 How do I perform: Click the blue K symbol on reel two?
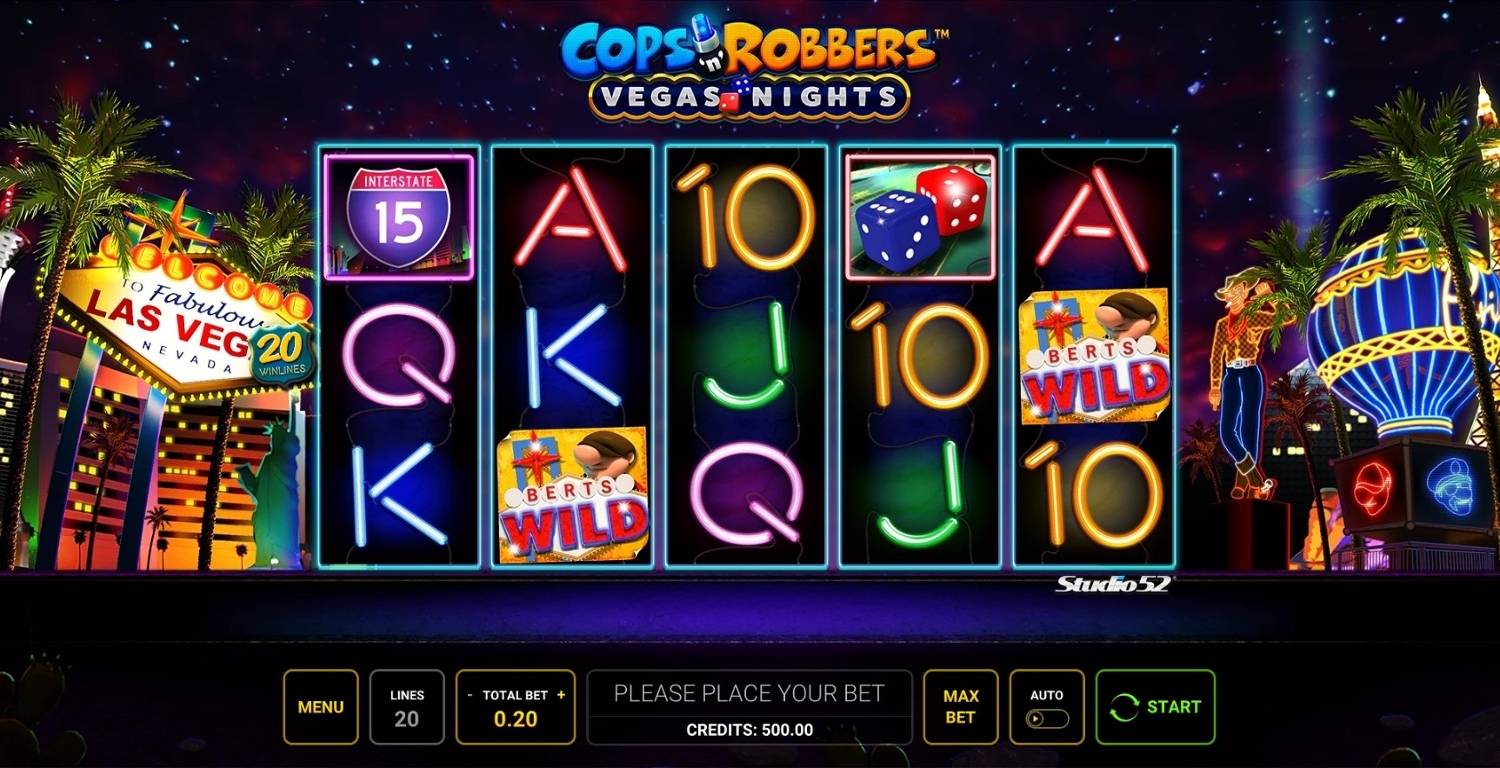[570, 358]
